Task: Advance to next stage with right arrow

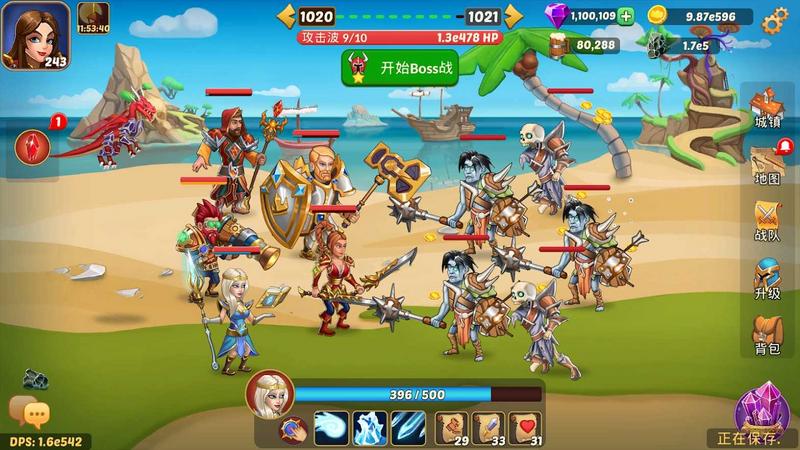Action: tap(514, 15)
